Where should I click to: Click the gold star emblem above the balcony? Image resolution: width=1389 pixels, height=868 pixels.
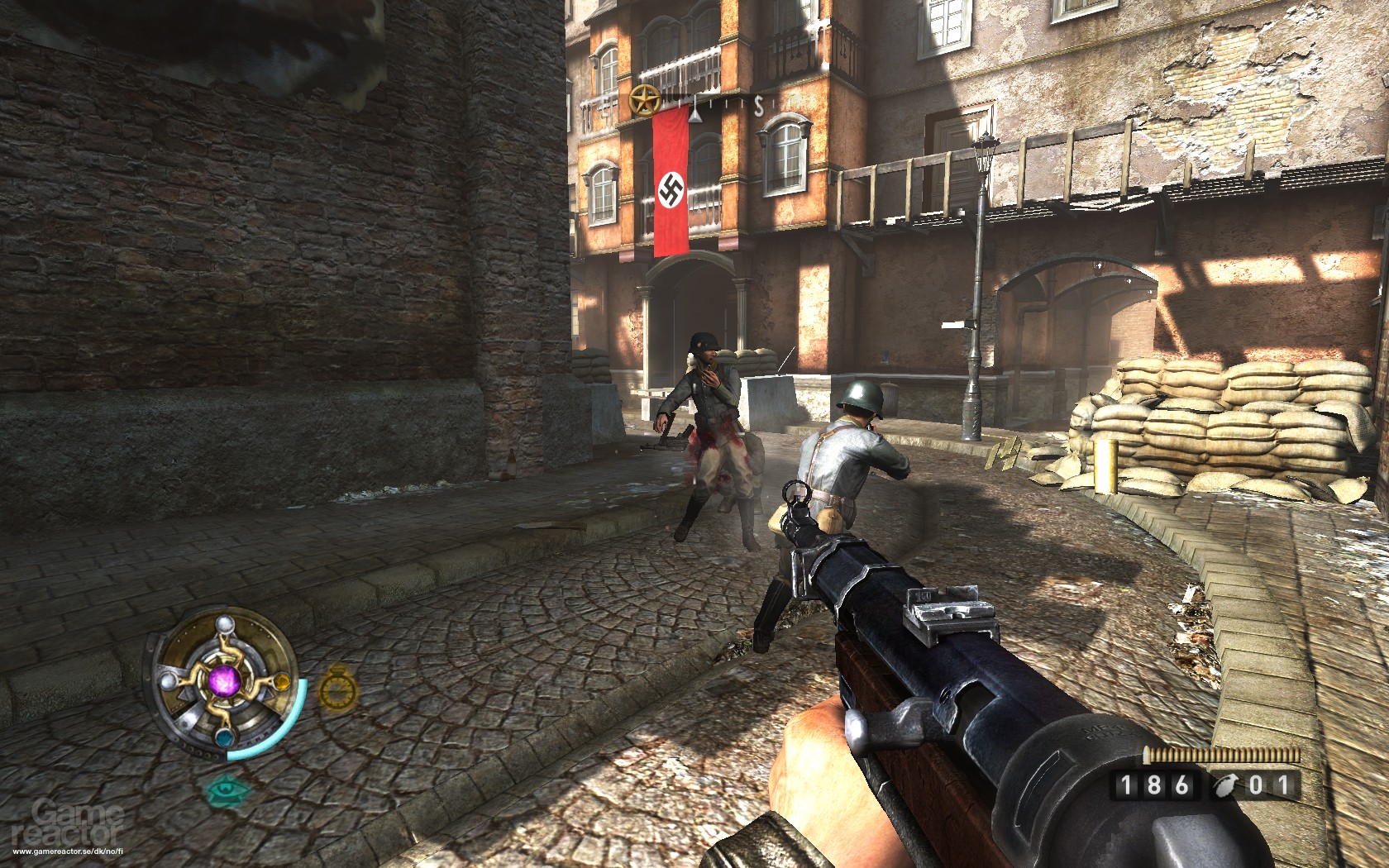point(646,99)
